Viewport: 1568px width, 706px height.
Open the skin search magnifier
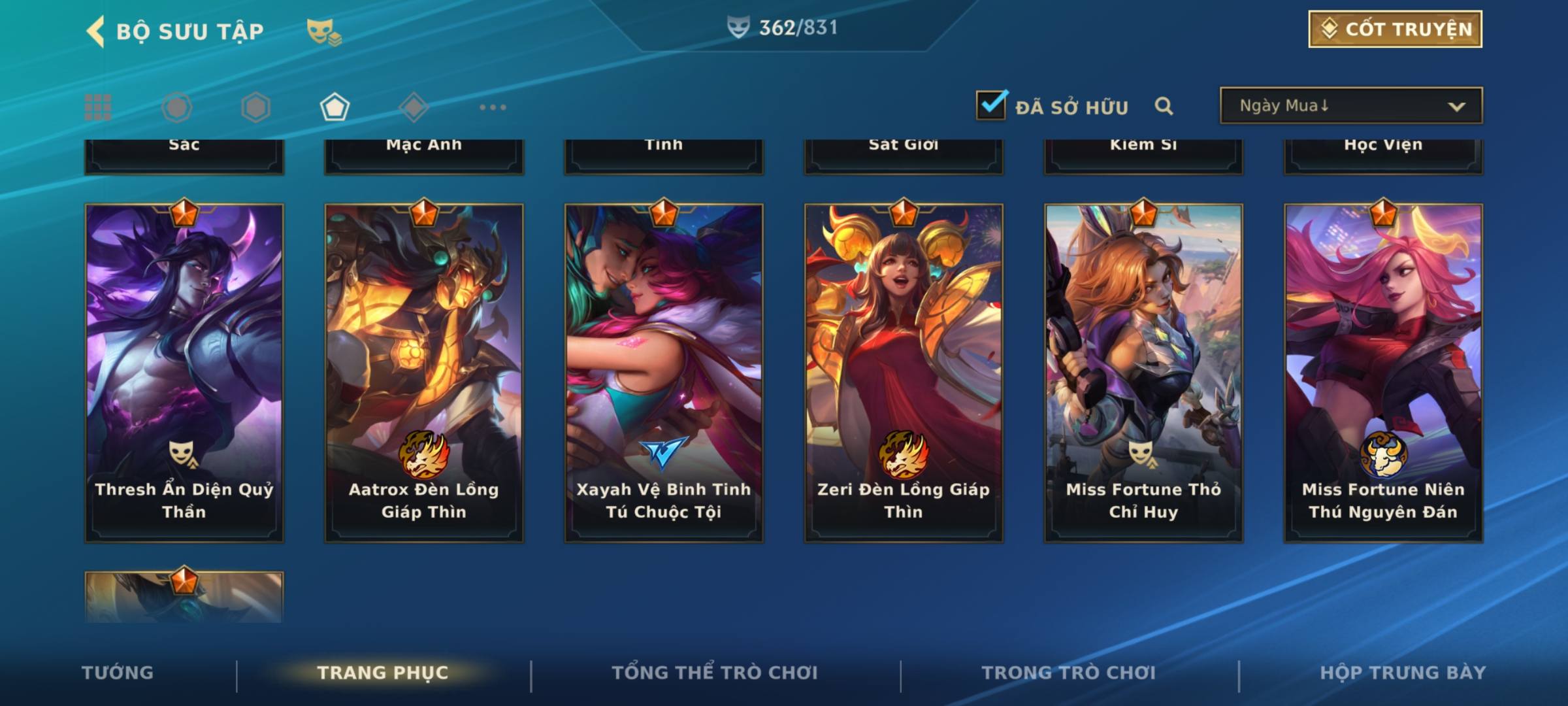pos(1164,106)
